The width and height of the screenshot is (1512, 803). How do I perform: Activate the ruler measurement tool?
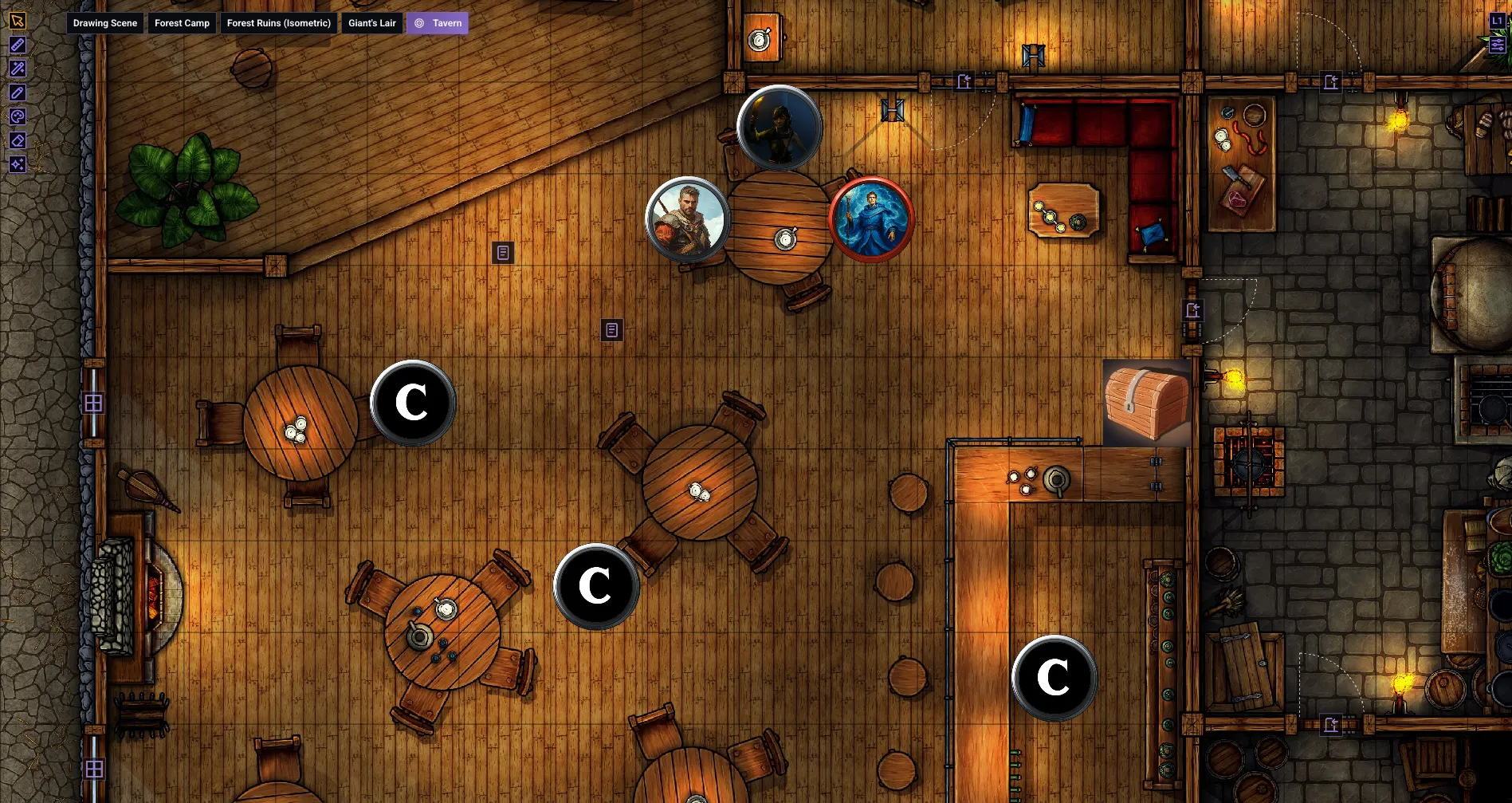(x=18, y=45)
